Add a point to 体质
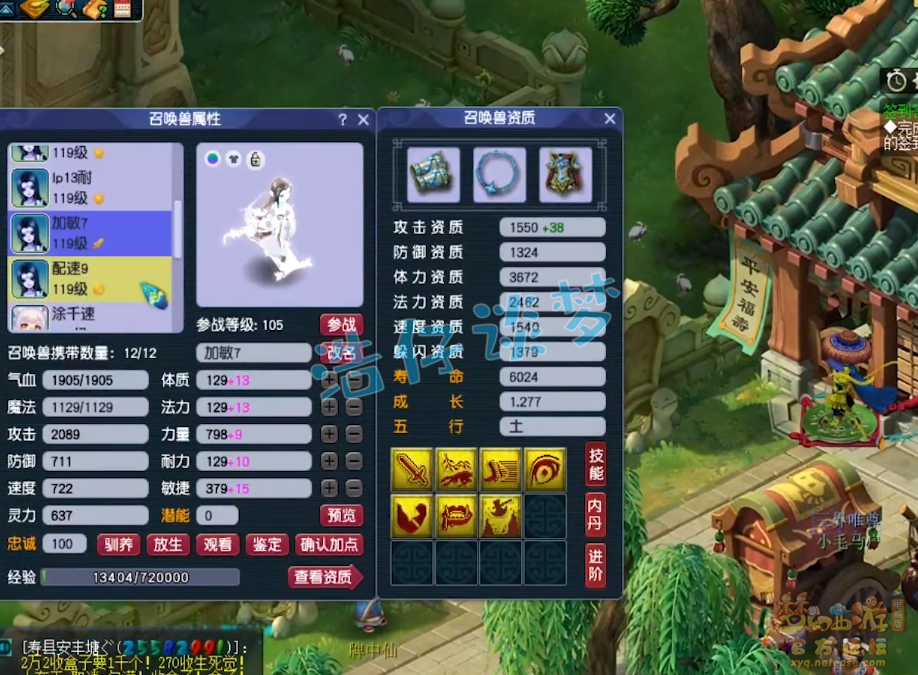 pos(329,380)
